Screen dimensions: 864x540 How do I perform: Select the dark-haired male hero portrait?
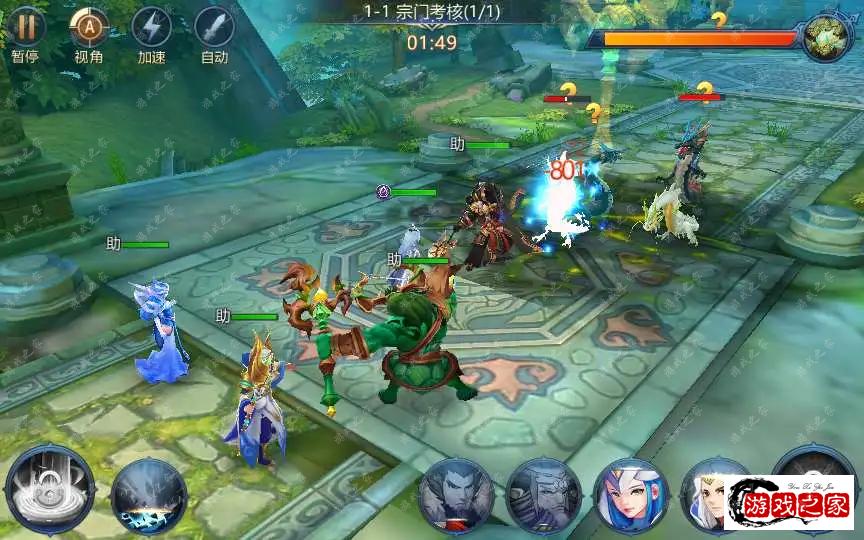coord(456,496)
